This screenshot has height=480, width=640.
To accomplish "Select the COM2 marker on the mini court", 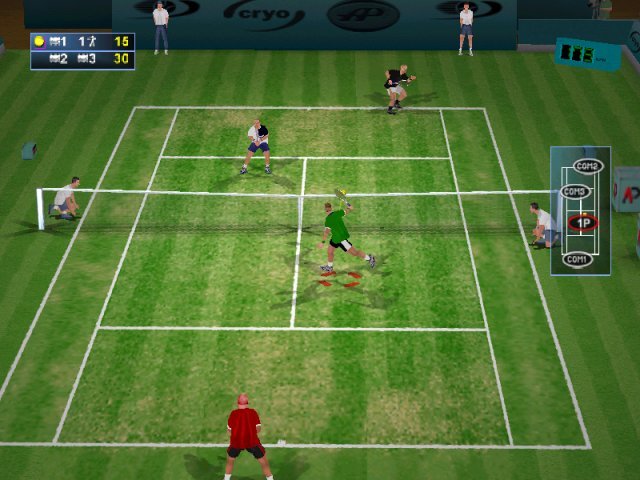I will click(x=588, y=166).
